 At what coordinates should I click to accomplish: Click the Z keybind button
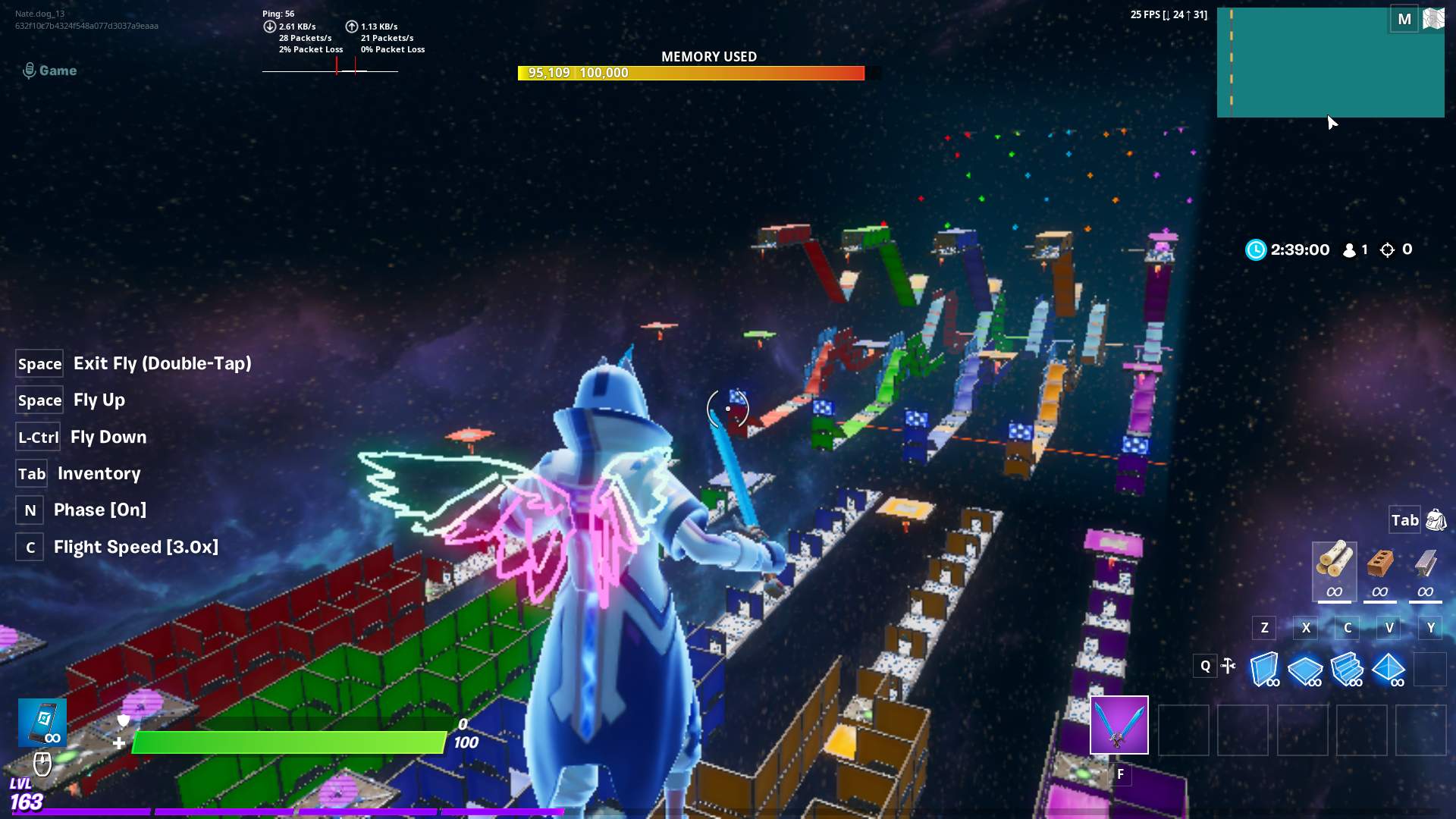click(x=1263, y=628)
